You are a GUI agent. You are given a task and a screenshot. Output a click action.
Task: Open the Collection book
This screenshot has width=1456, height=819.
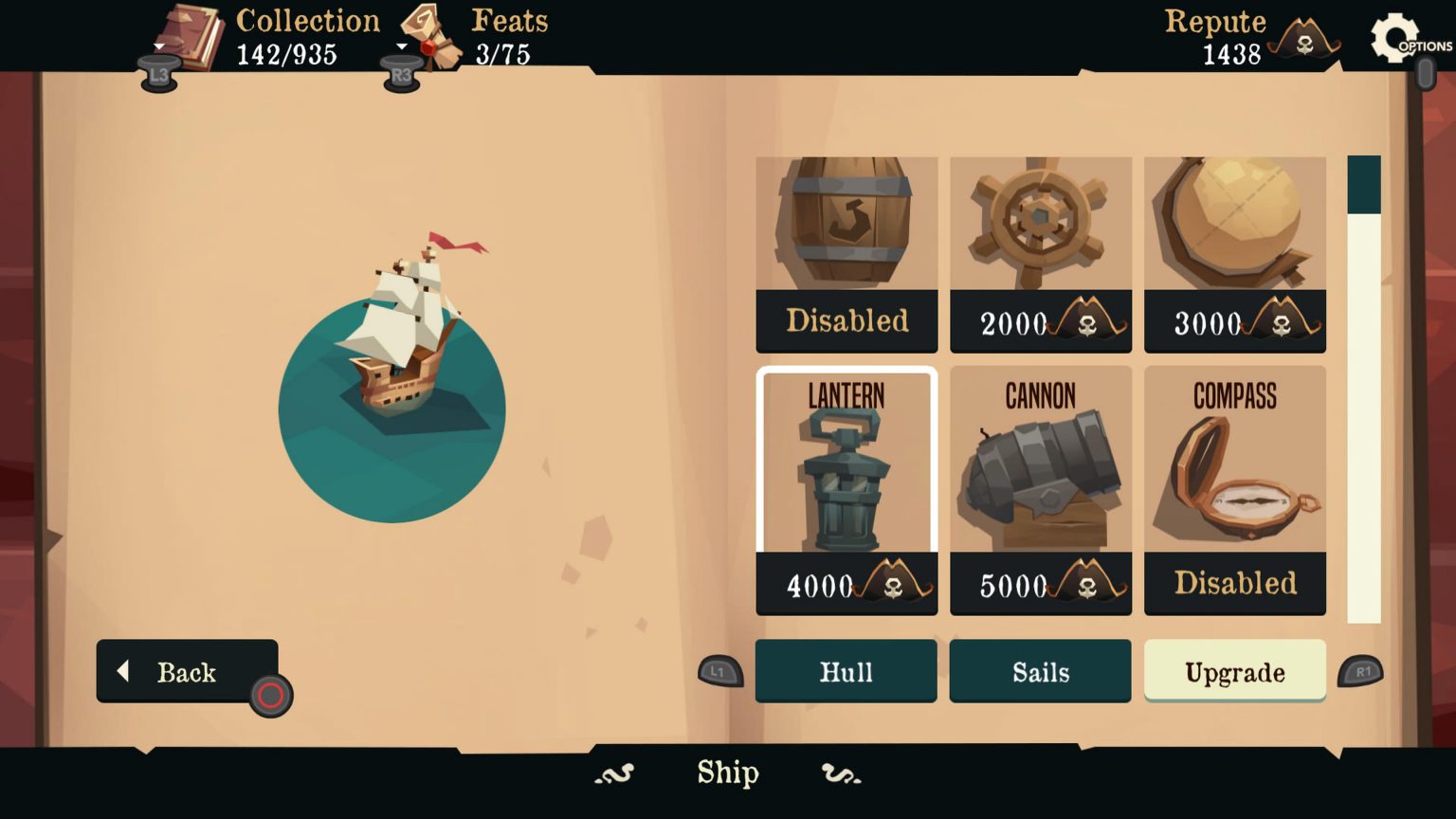[x=190, y=33]
